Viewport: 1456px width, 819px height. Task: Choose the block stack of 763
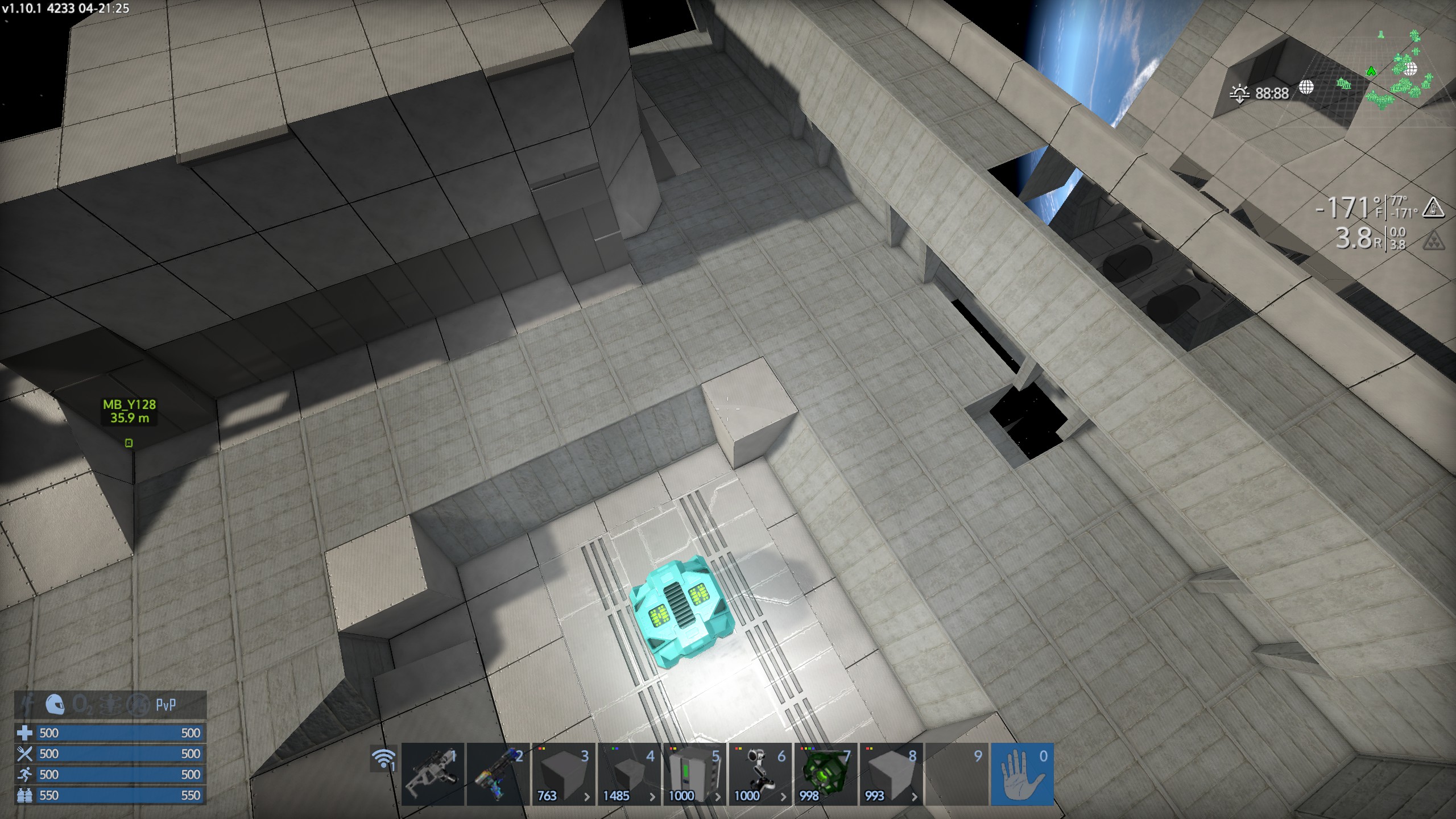[563, 774]
